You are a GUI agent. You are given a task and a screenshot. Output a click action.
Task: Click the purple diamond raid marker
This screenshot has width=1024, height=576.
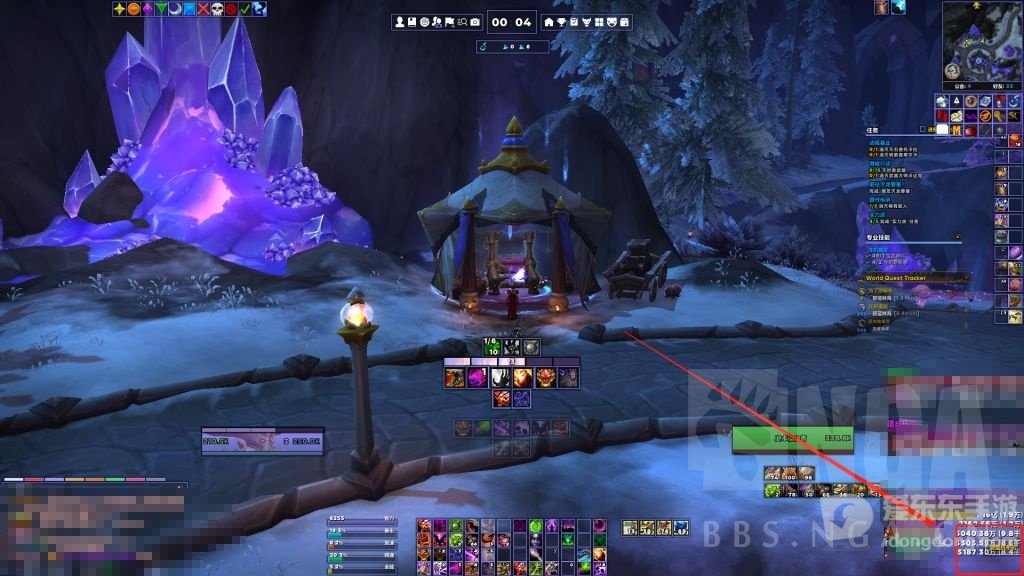(147, 9)
